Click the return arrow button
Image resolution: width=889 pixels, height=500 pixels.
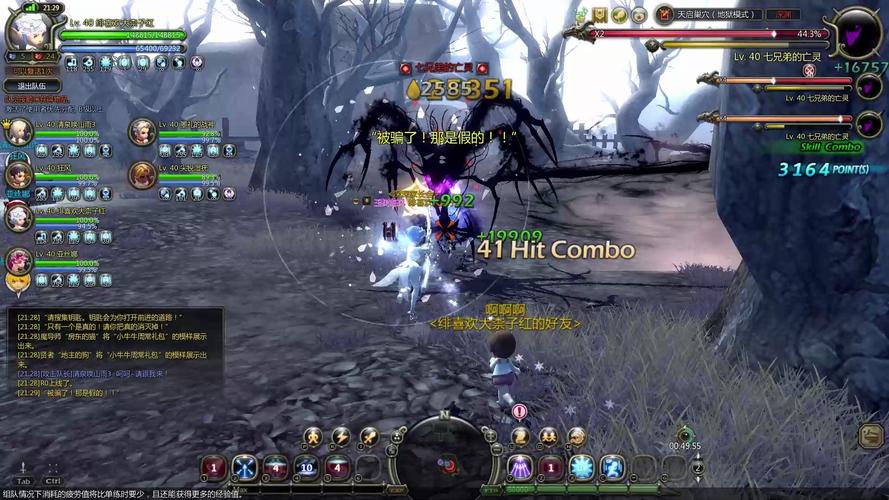click(x=870, y=435)
